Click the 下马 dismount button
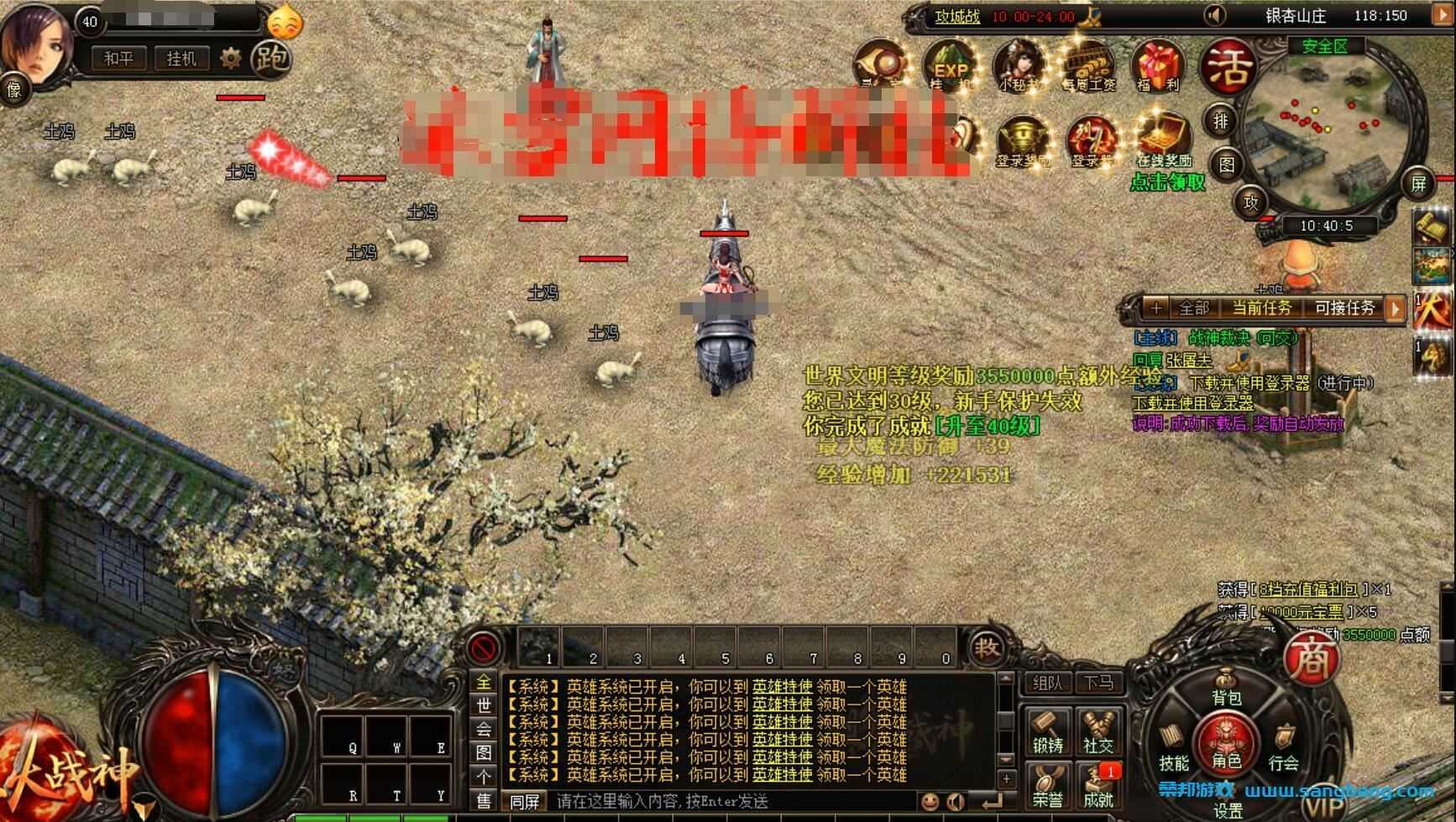1456x822 pixels. coord(1098,683)
